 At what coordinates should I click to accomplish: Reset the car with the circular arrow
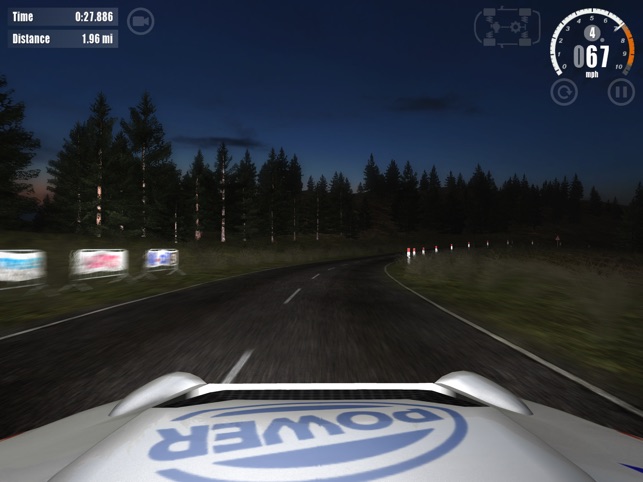click(564, 92)
